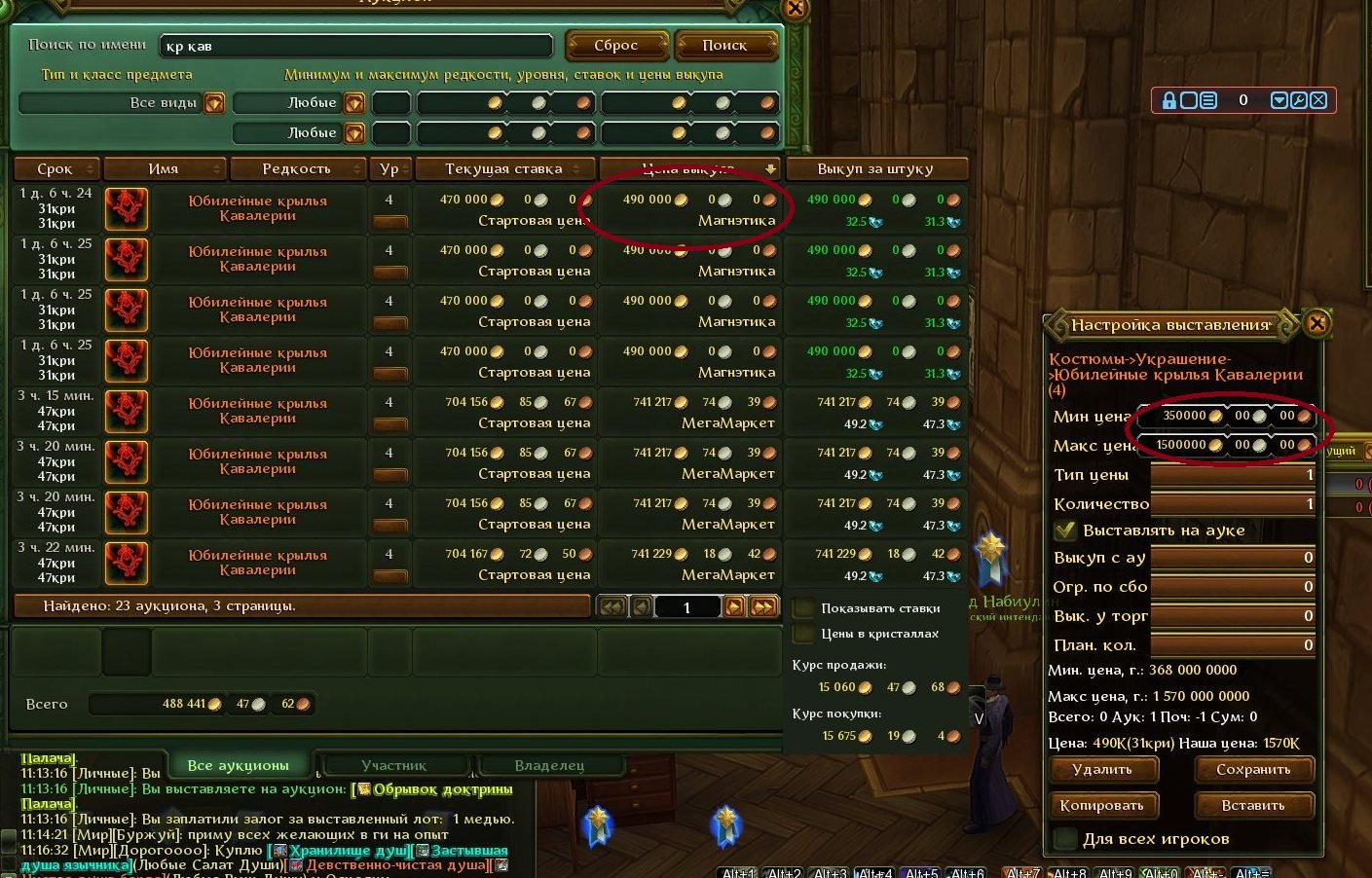Viewport: 1372px width, 878px height.
Task: Toggle the Показывать ставки checkbox
Action: click(804, 608)
